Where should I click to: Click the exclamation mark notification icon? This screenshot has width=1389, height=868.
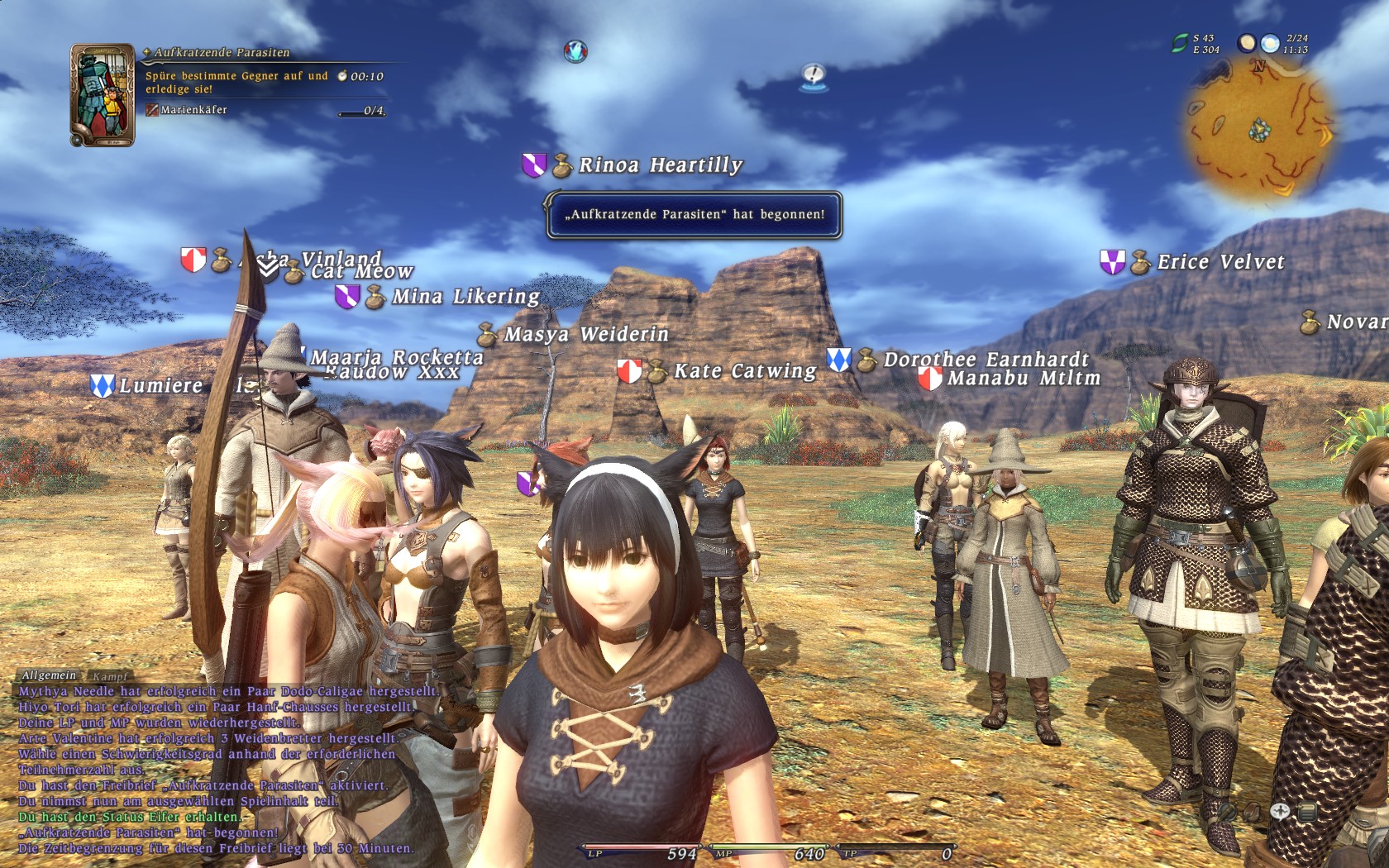814,76
